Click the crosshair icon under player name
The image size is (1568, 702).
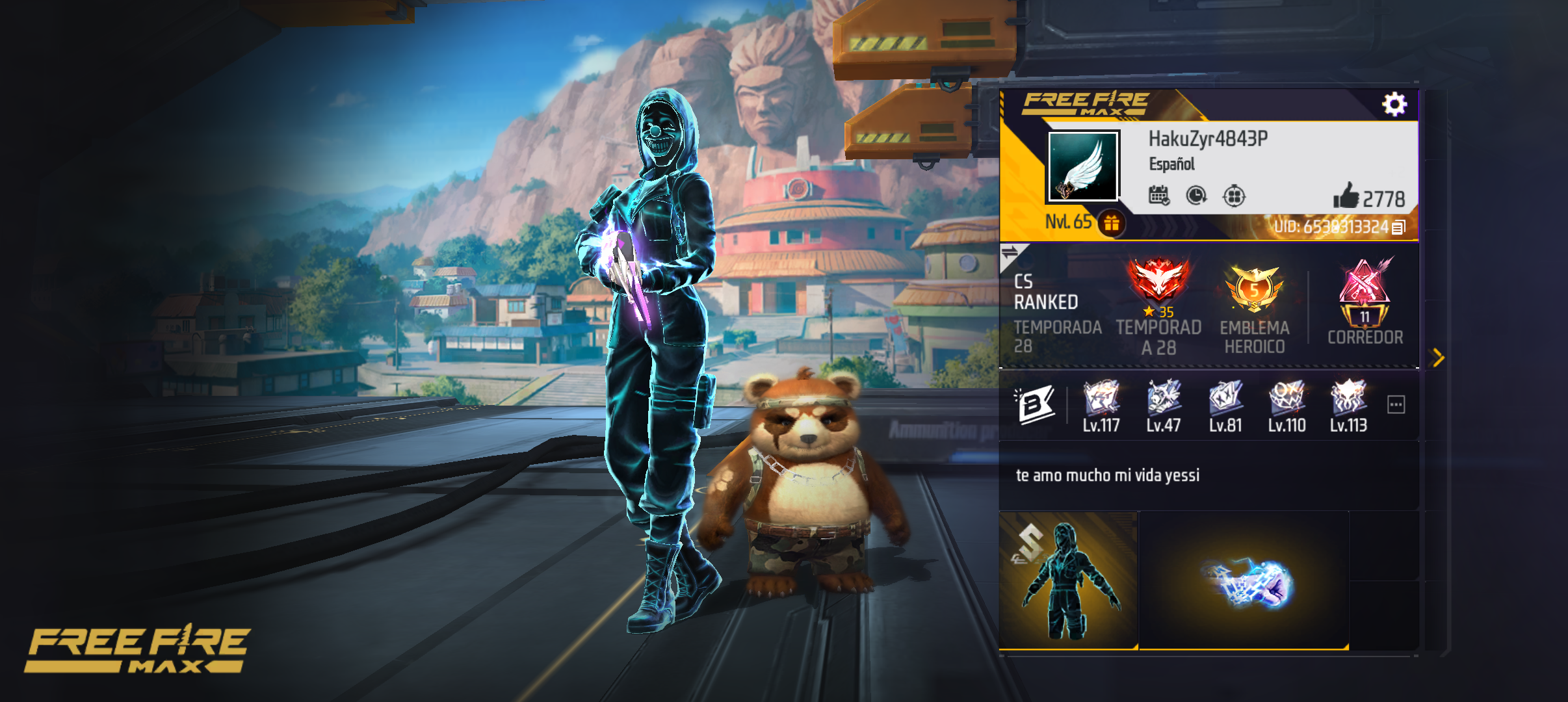point(1233,196)
